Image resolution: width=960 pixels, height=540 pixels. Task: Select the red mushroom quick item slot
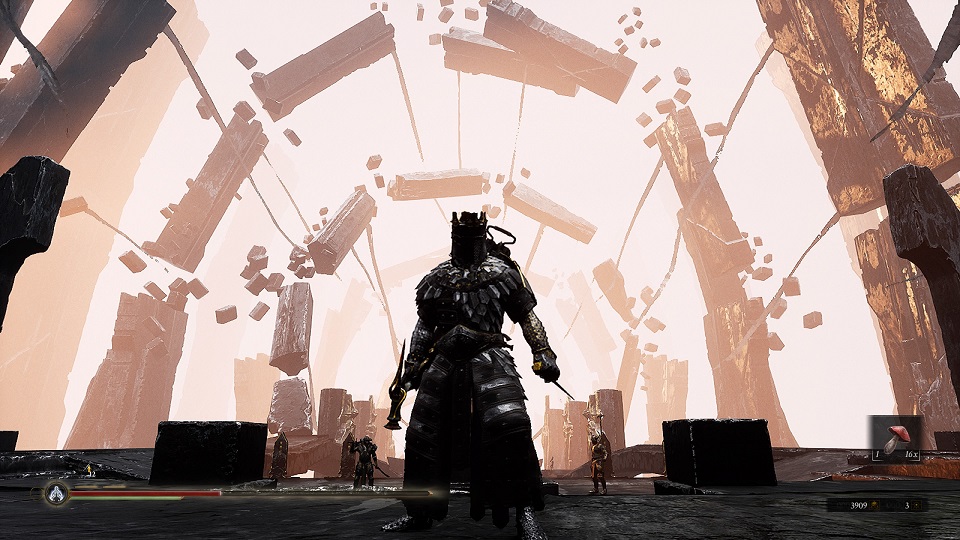893,438
